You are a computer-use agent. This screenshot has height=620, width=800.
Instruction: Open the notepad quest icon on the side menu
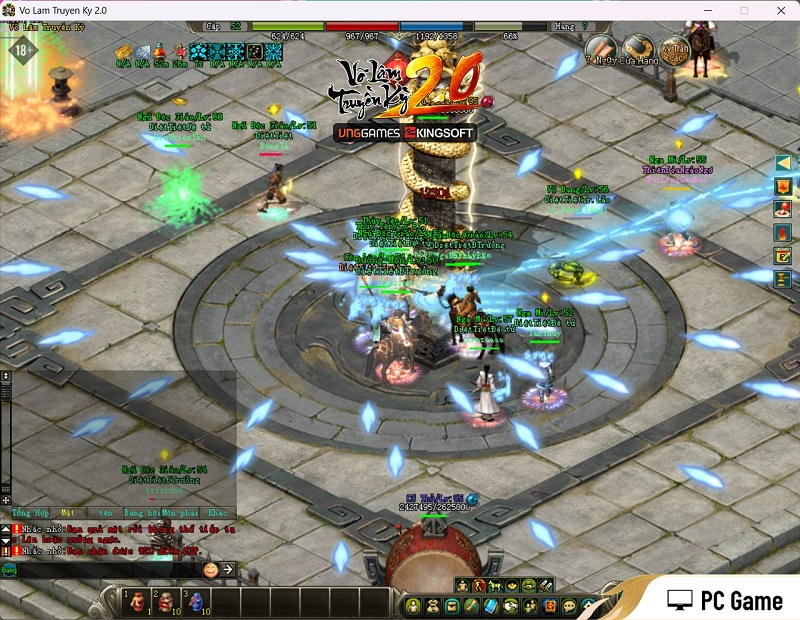point(783,256)
